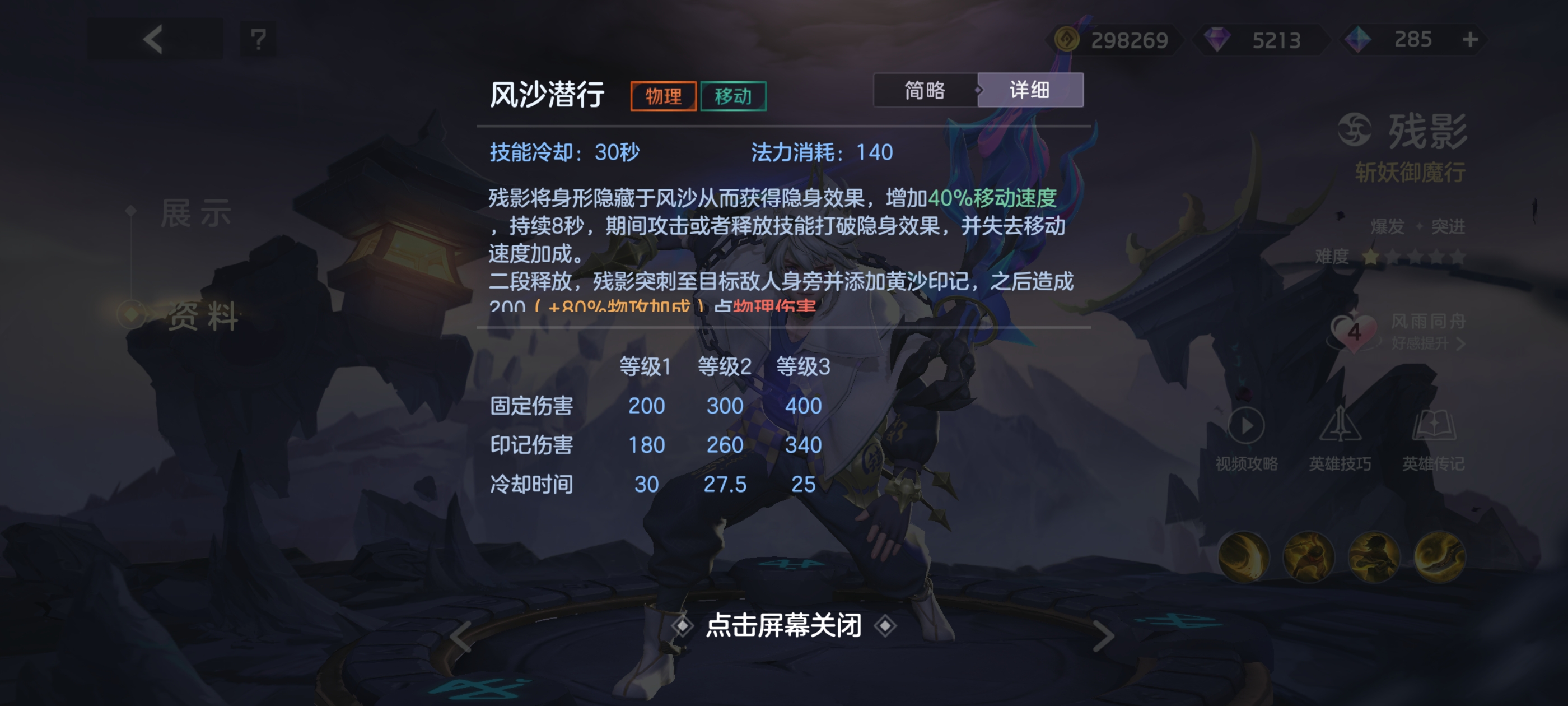This screenshot has width=1568, height=706.
Task: Switch to the 资料 profile tab
Action: pos(204,317)
